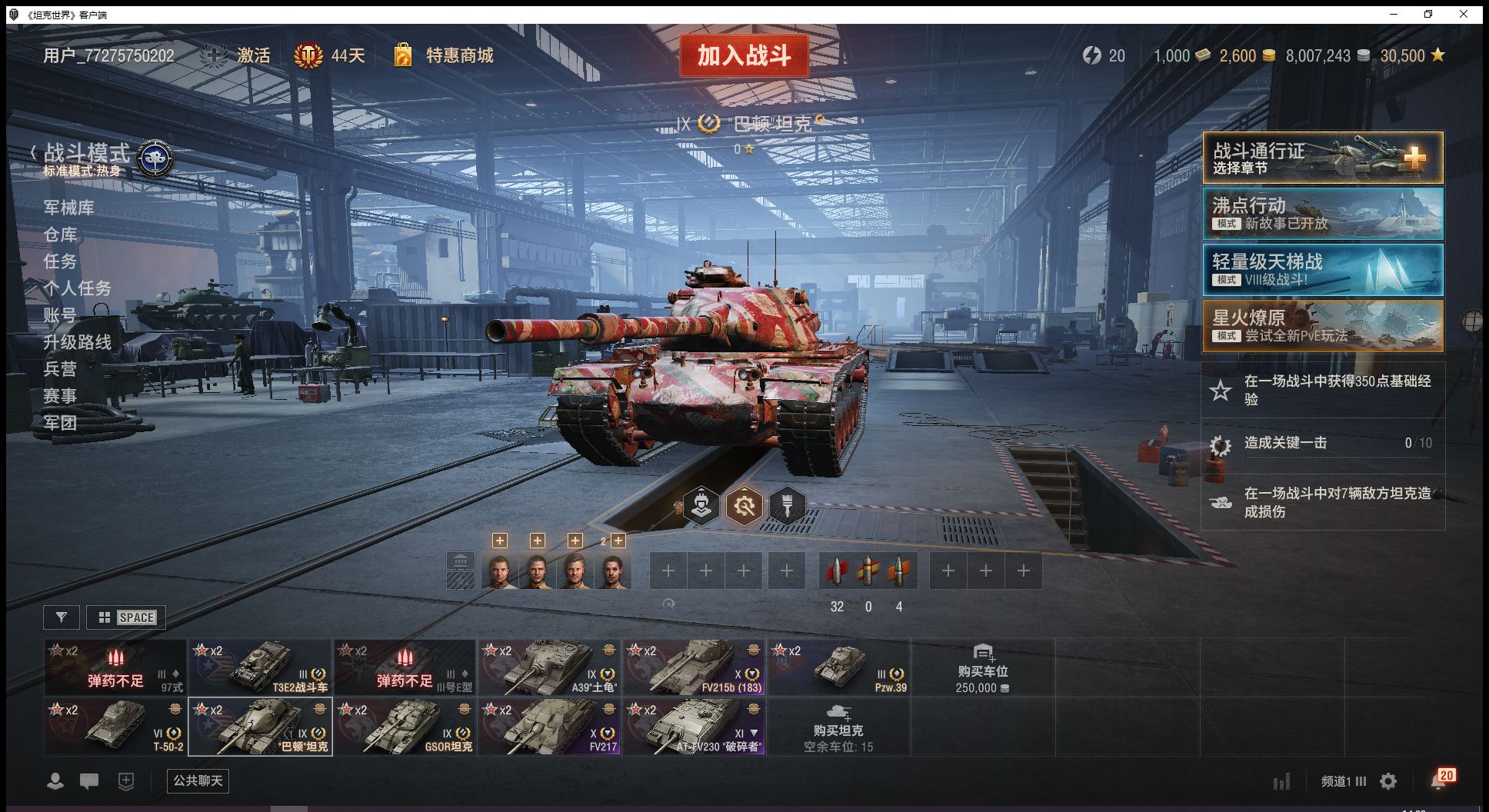1489x812 pixels.
Task: Open the 兵营 barracks
Action: pos(60,369)
